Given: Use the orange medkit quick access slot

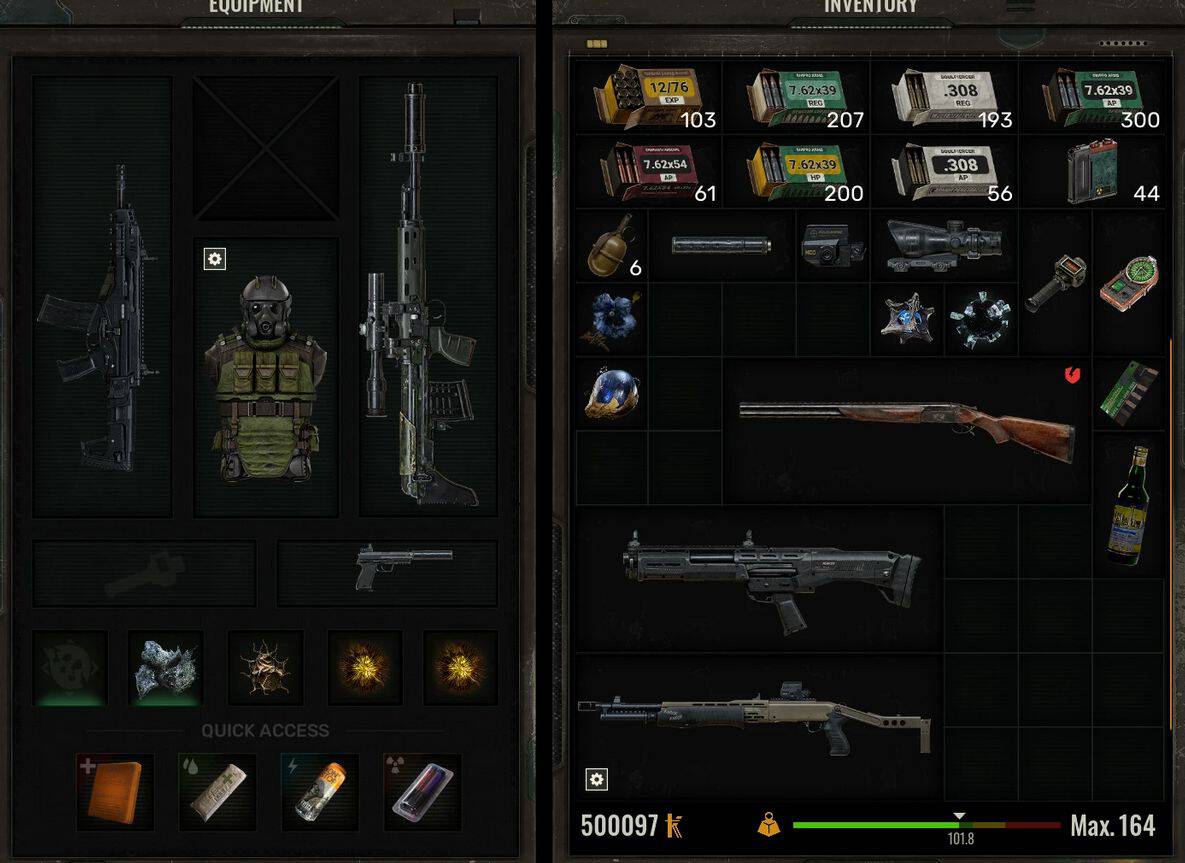Looking at the screenshot, I should pyautogui.click(x=115, y=790).
